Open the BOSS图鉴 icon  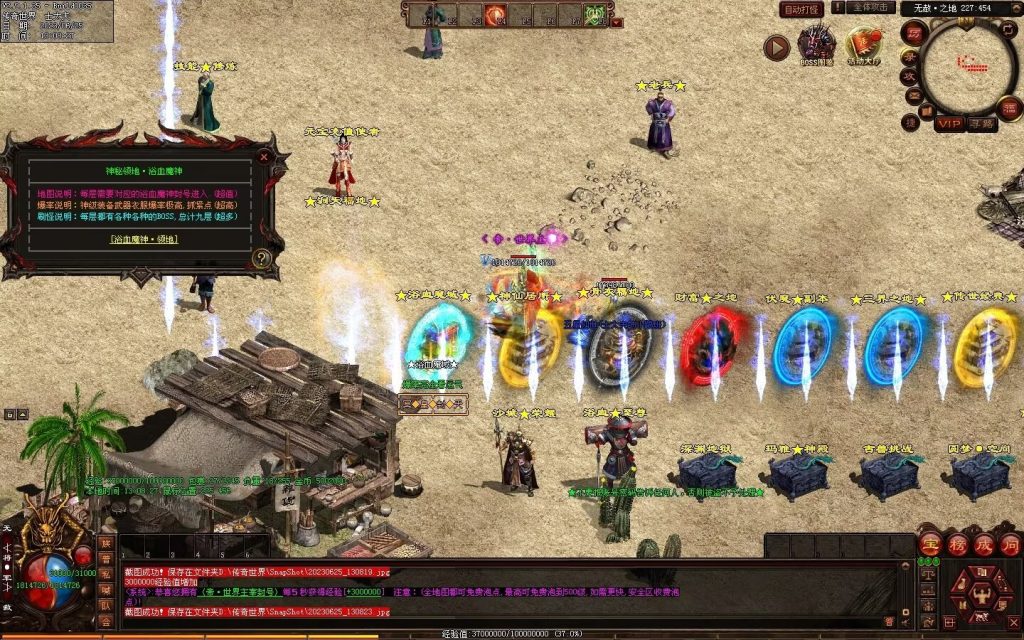click(x=816, y=43)
